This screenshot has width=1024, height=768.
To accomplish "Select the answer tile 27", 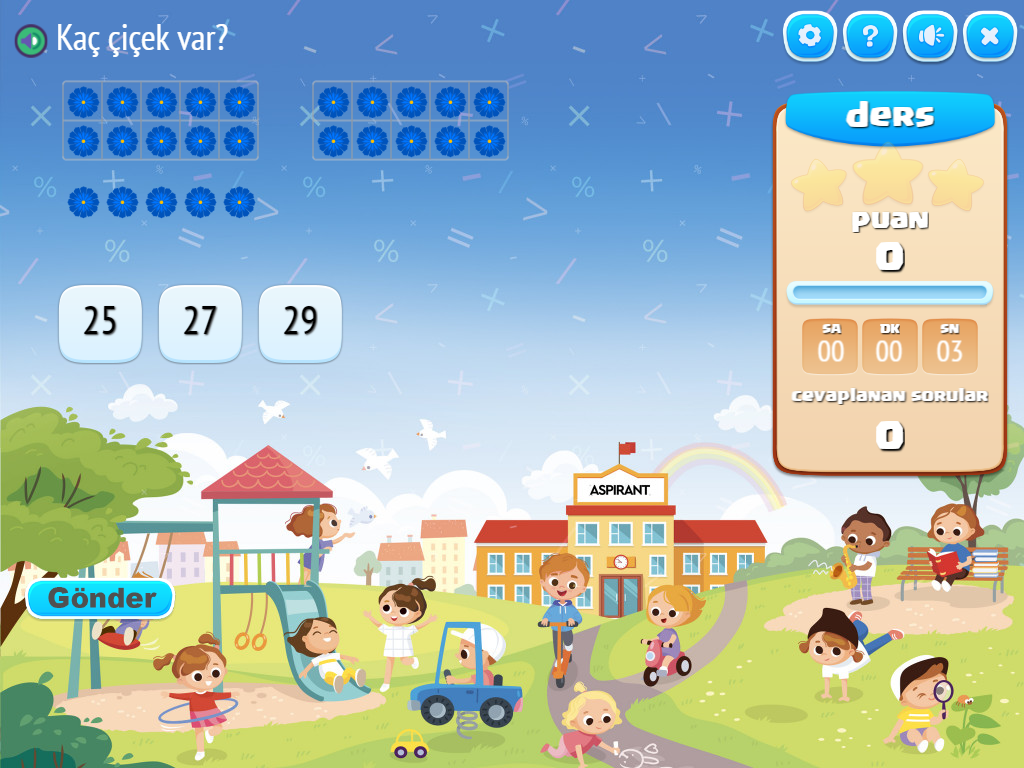I will pos(200,322).
